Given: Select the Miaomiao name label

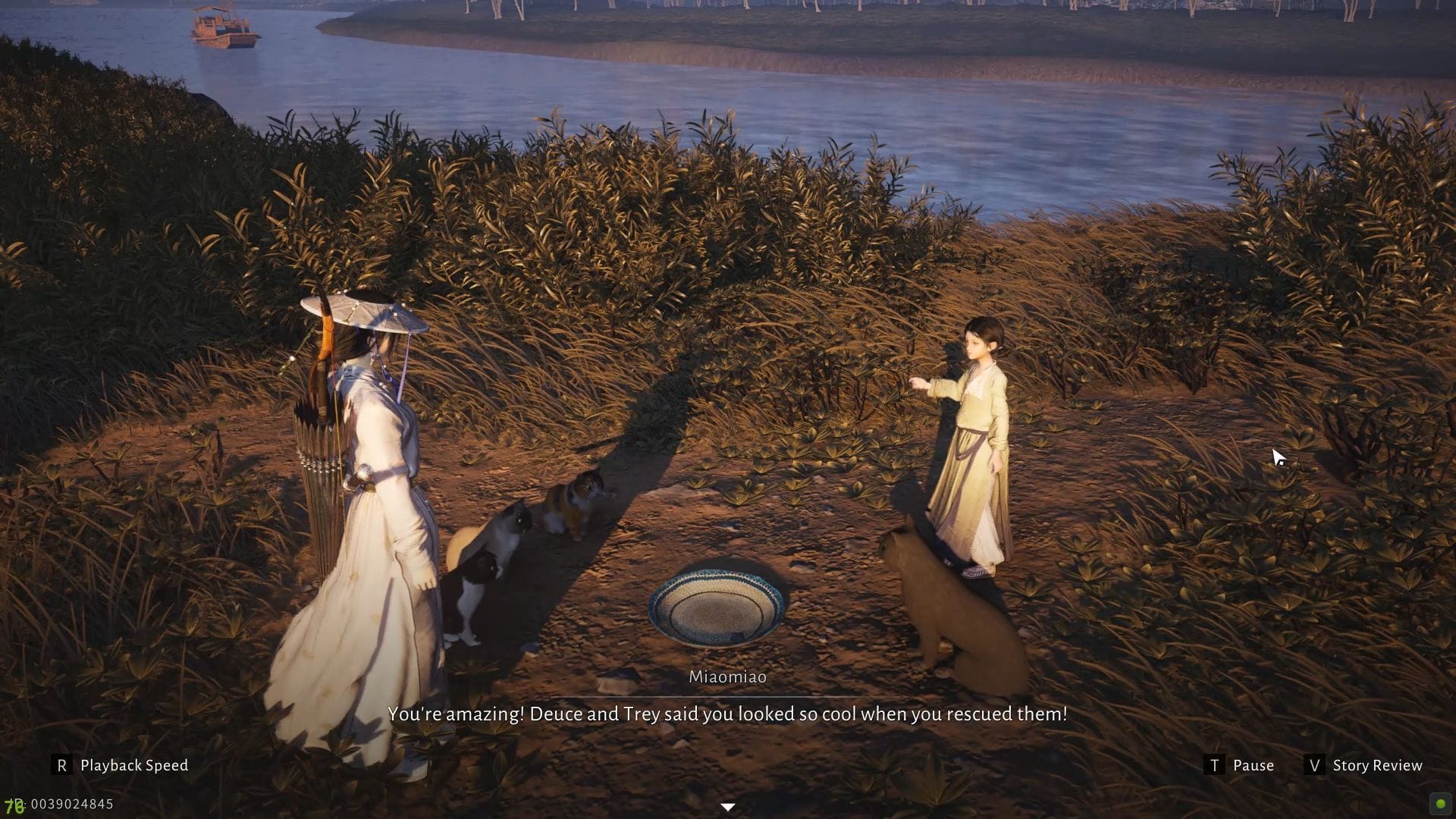Looking at the screenshot, I should click(x=727, y=677).
